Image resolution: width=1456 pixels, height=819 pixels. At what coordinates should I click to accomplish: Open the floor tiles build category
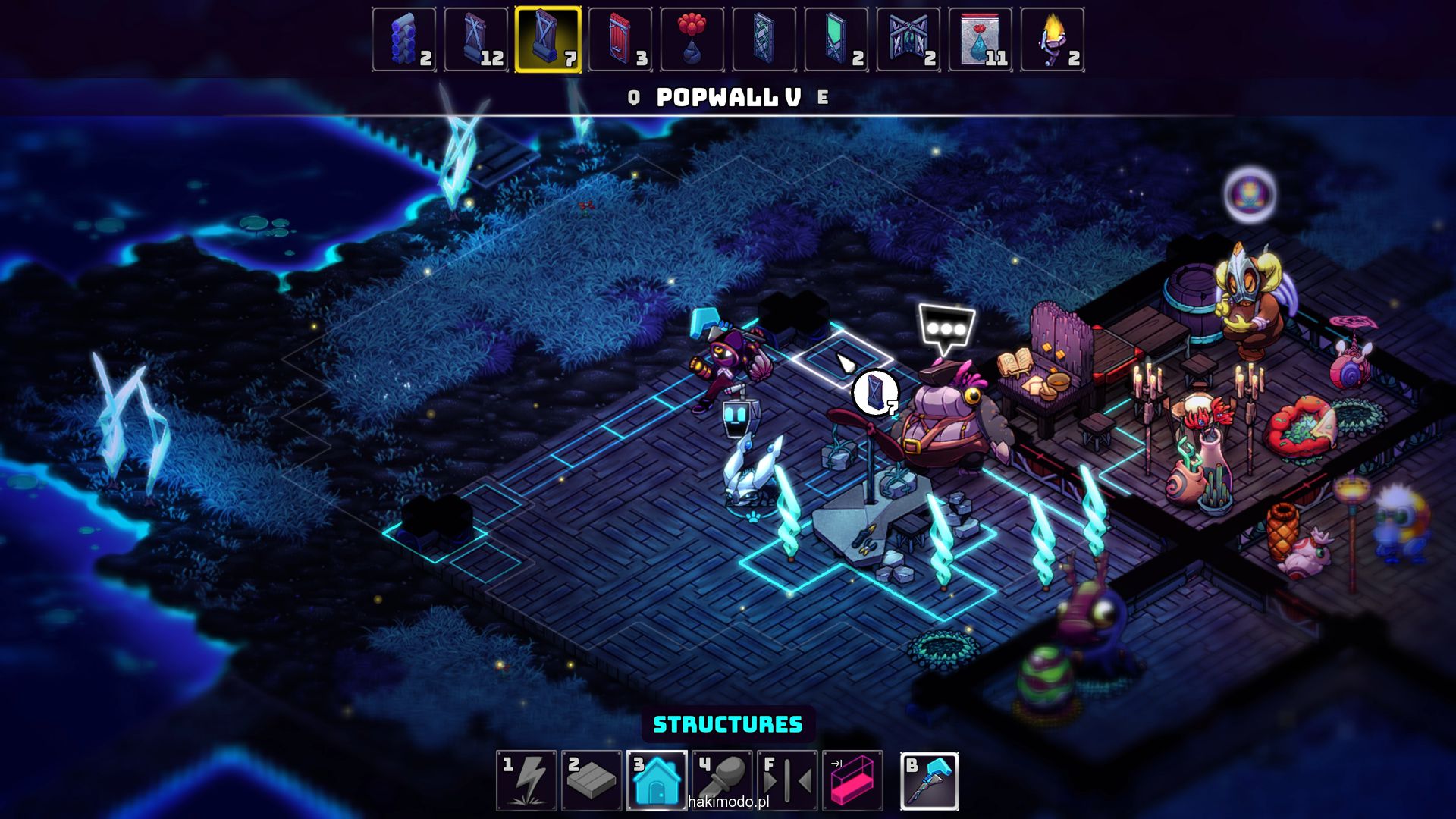(591, 780)
